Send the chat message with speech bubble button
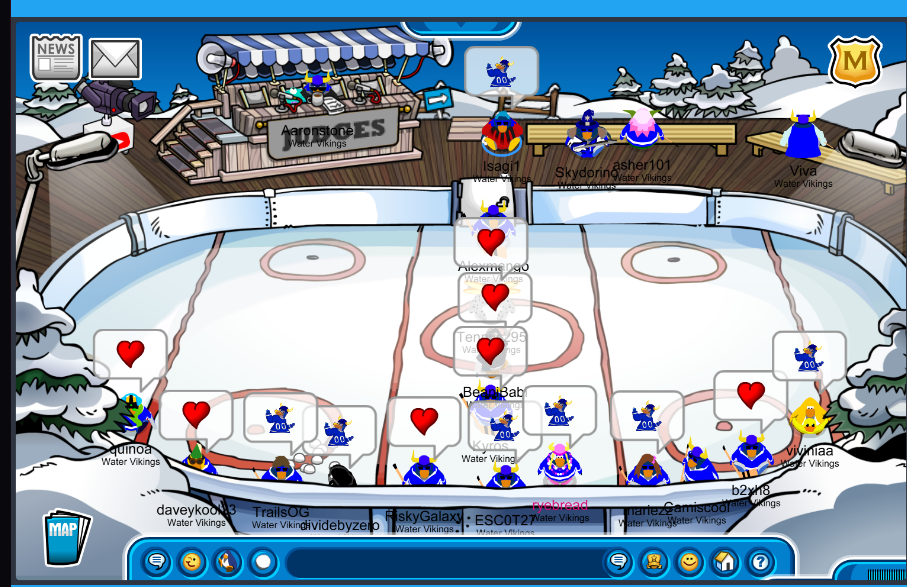The height and width of the screenshot is (587, 907). point(619,562)
